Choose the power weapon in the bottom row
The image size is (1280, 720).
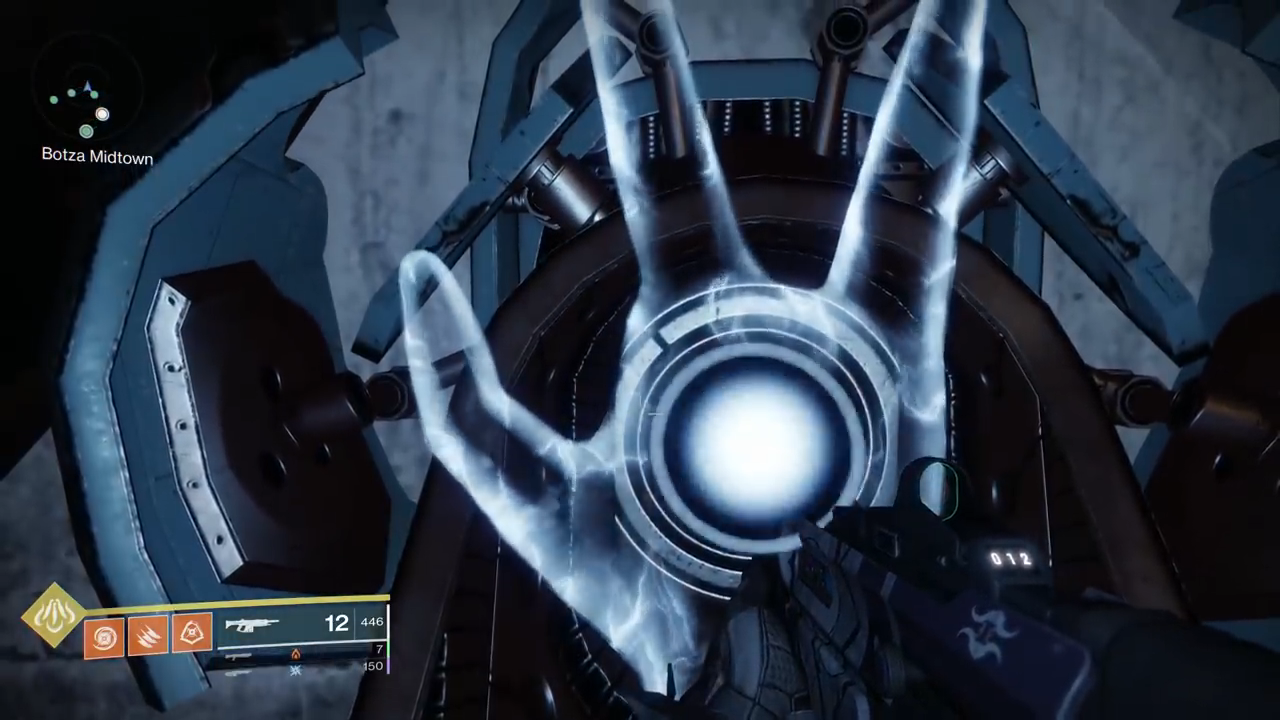point(238,671)
